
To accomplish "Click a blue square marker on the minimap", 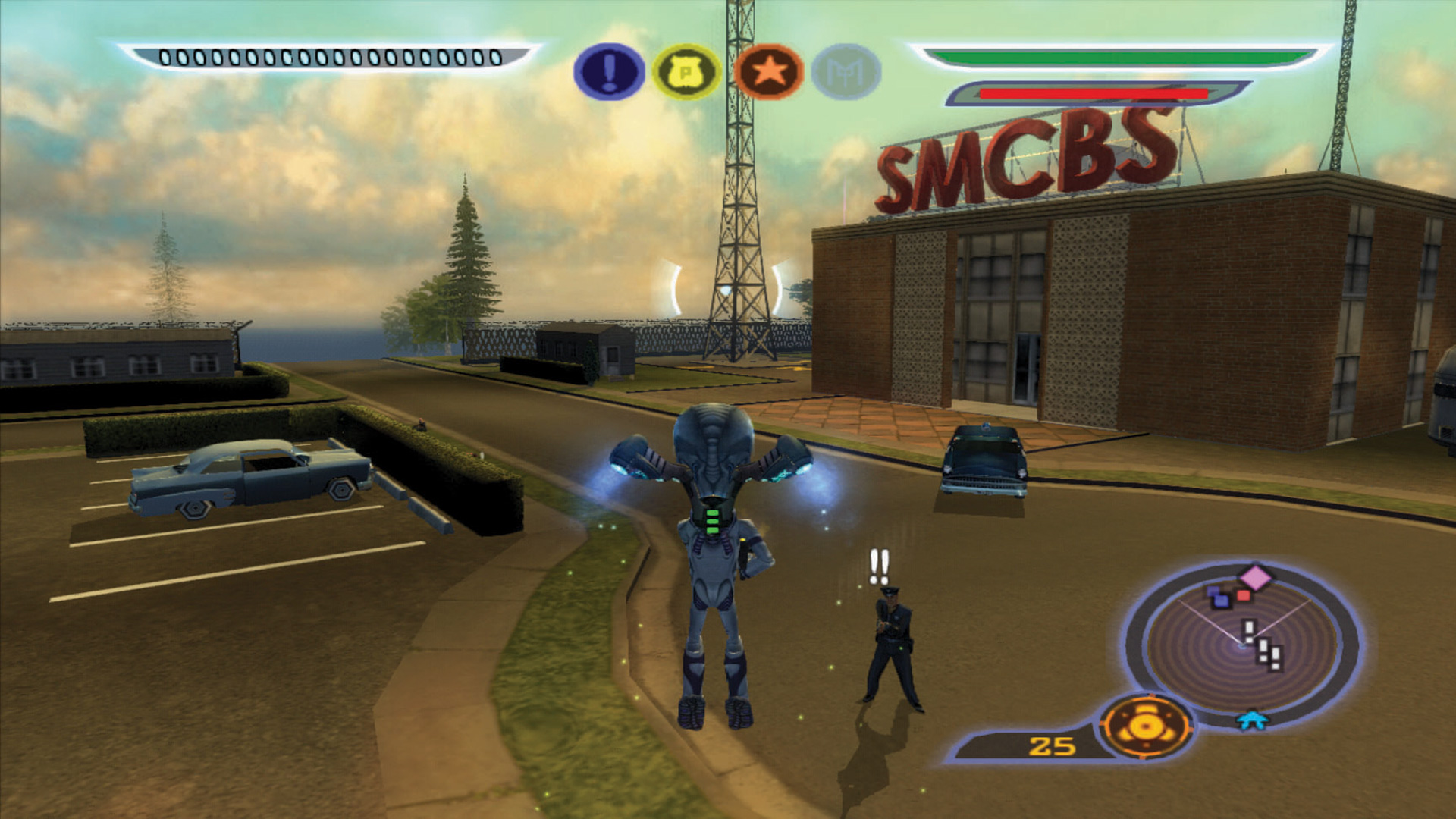I will pyautogui.click(x=1219, y=599).
